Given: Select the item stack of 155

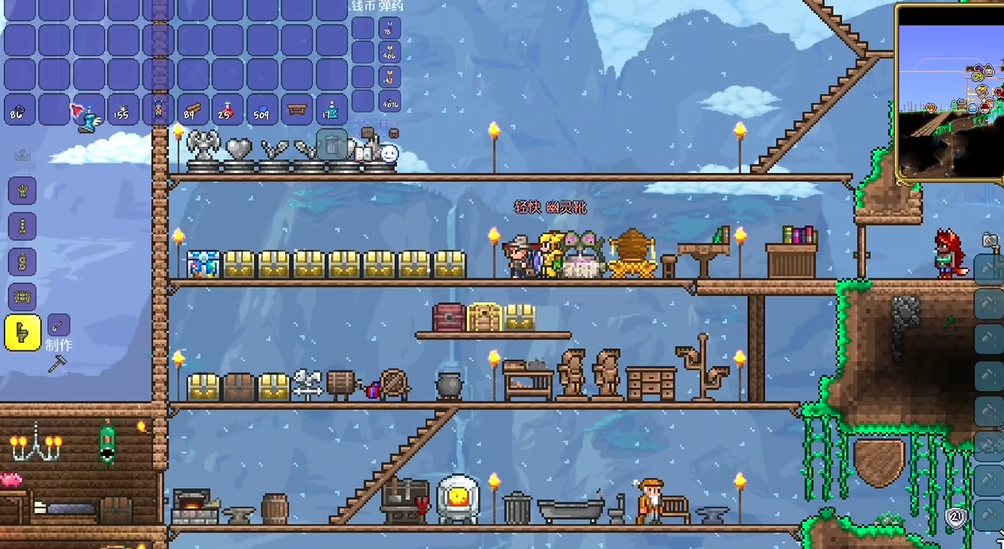Looking at the screenshot, I should [x=124, y=110].
